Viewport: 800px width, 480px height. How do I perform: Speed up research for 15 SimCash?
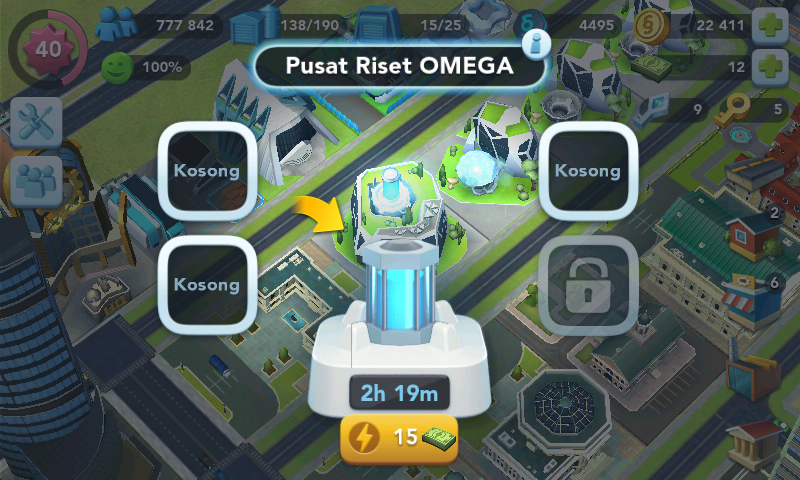pos(399,438)
